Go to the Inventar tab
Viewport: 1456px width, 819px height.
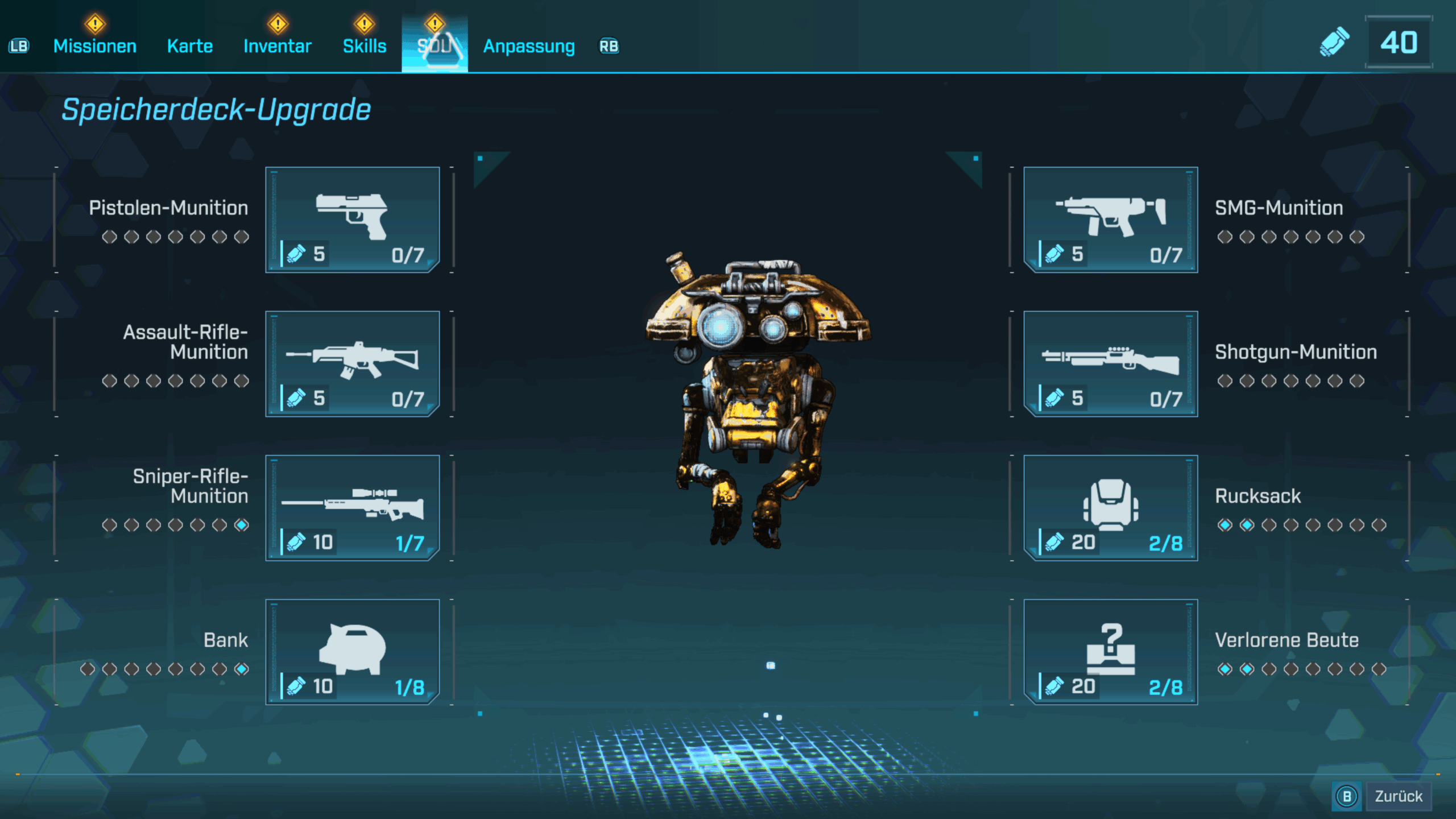coord(278,46)
